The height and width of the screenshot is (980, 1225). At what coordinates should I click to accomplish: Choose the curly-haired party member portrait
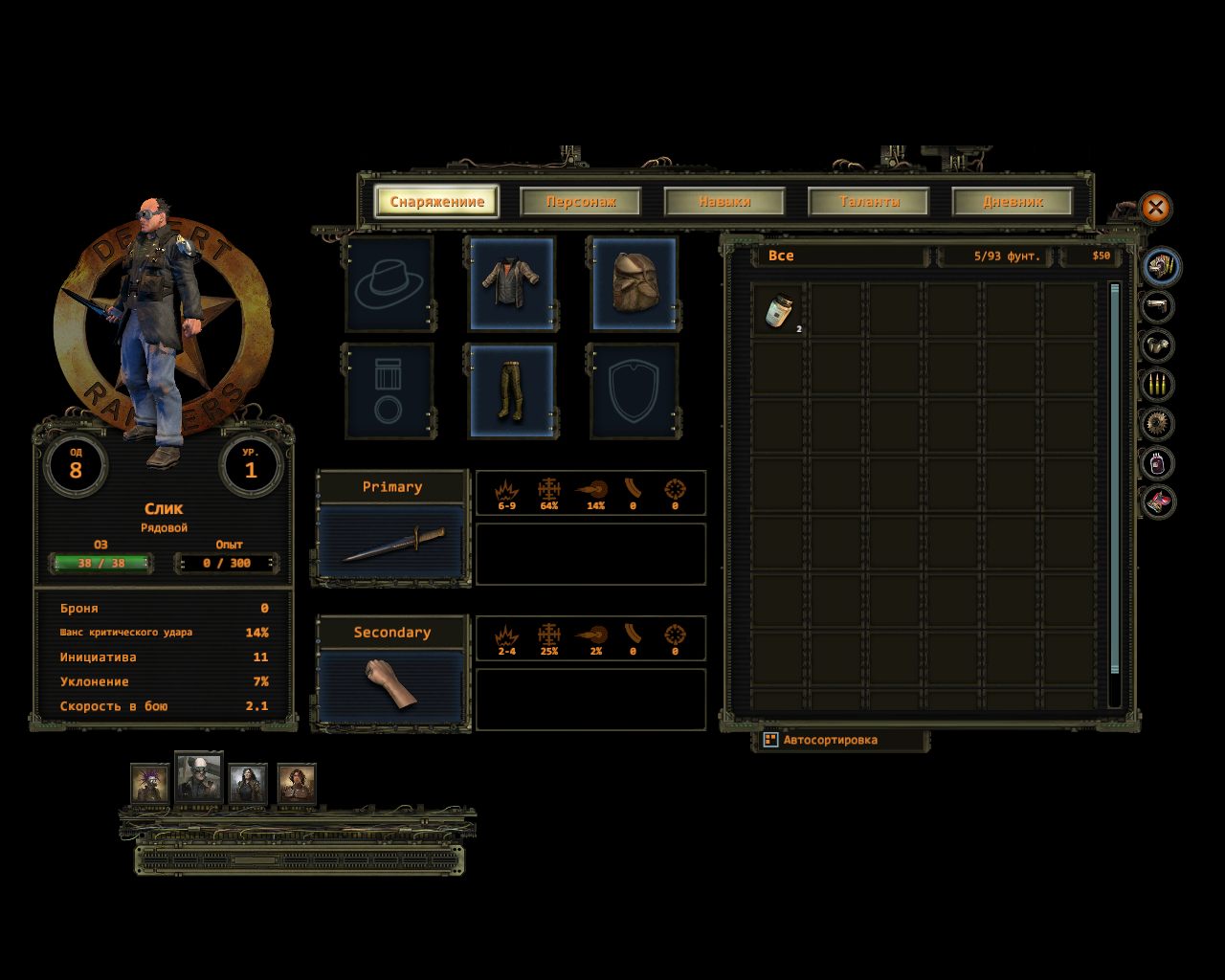(297, 783)
